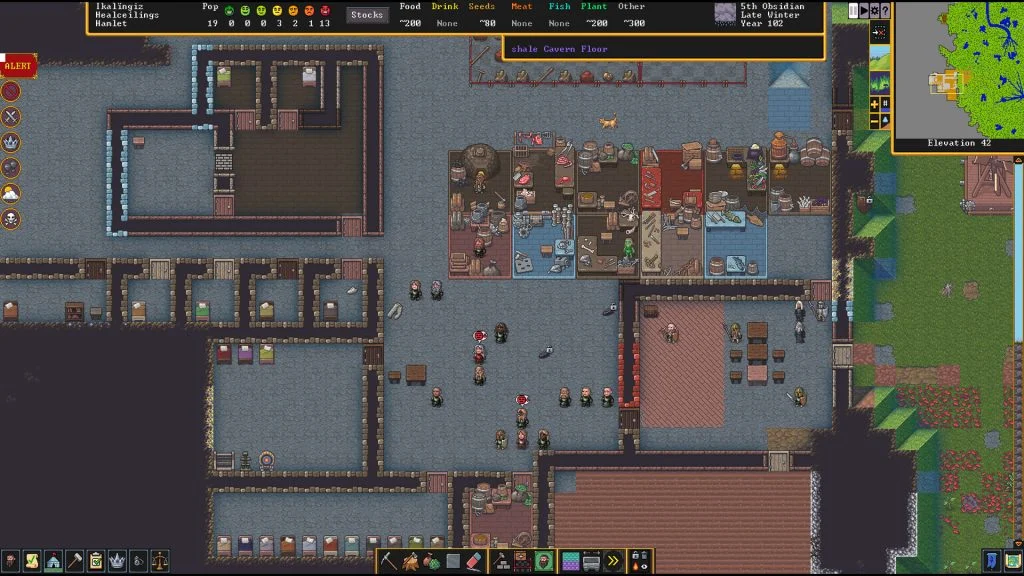Resume time with the play arrow button
Viewport: 1024px width, 576px height.
(864, 10)
